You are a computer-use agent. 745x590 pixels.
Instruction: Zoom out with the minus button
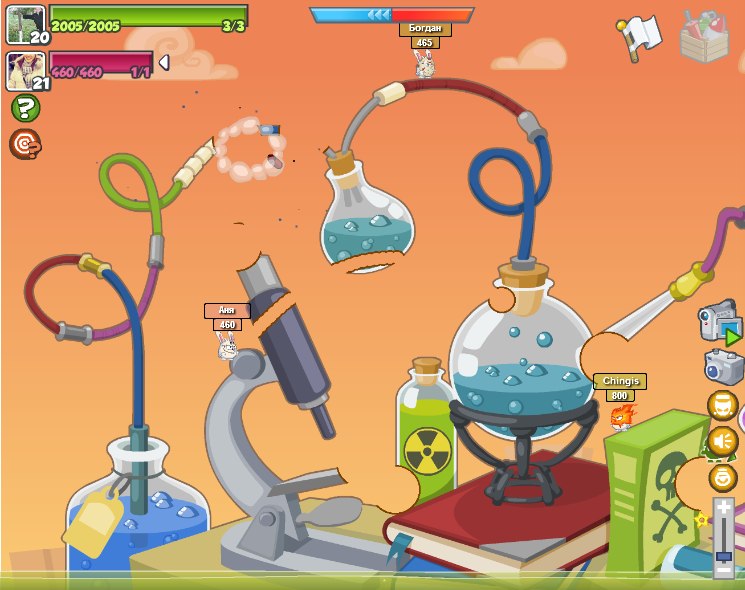[x=723, y=569]
